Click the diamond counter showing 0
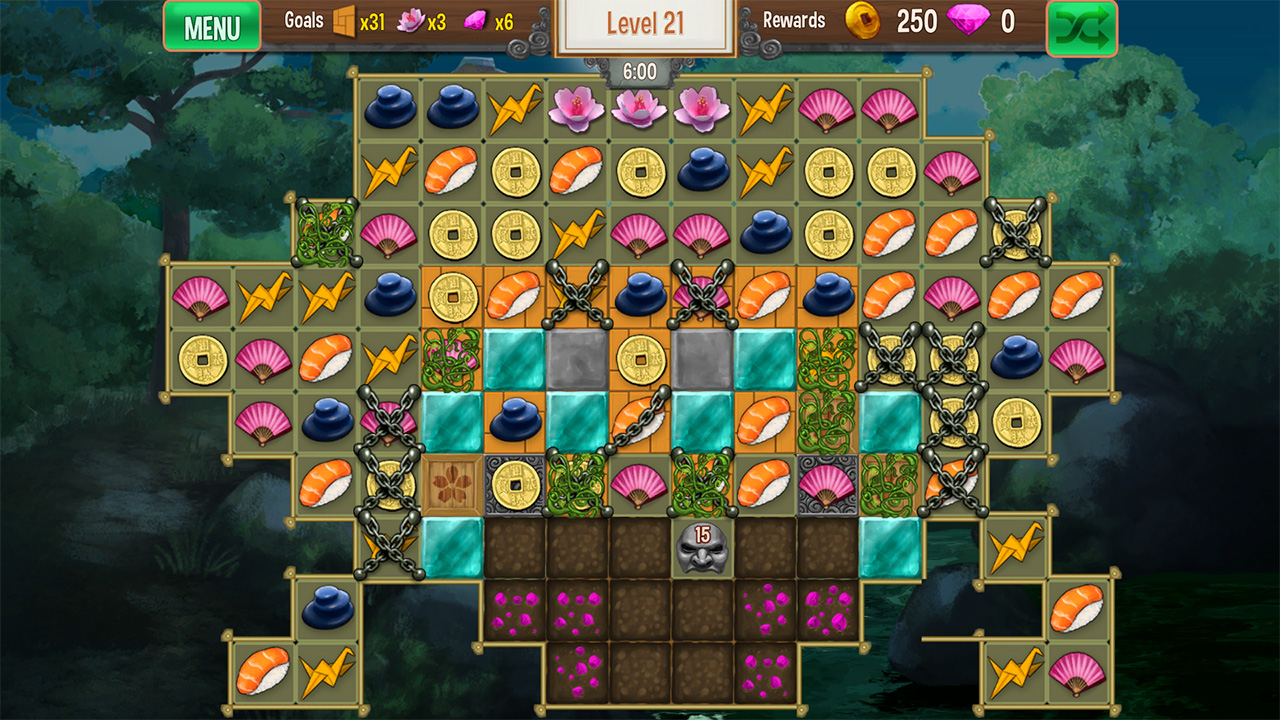 [x=1008, y=21]
